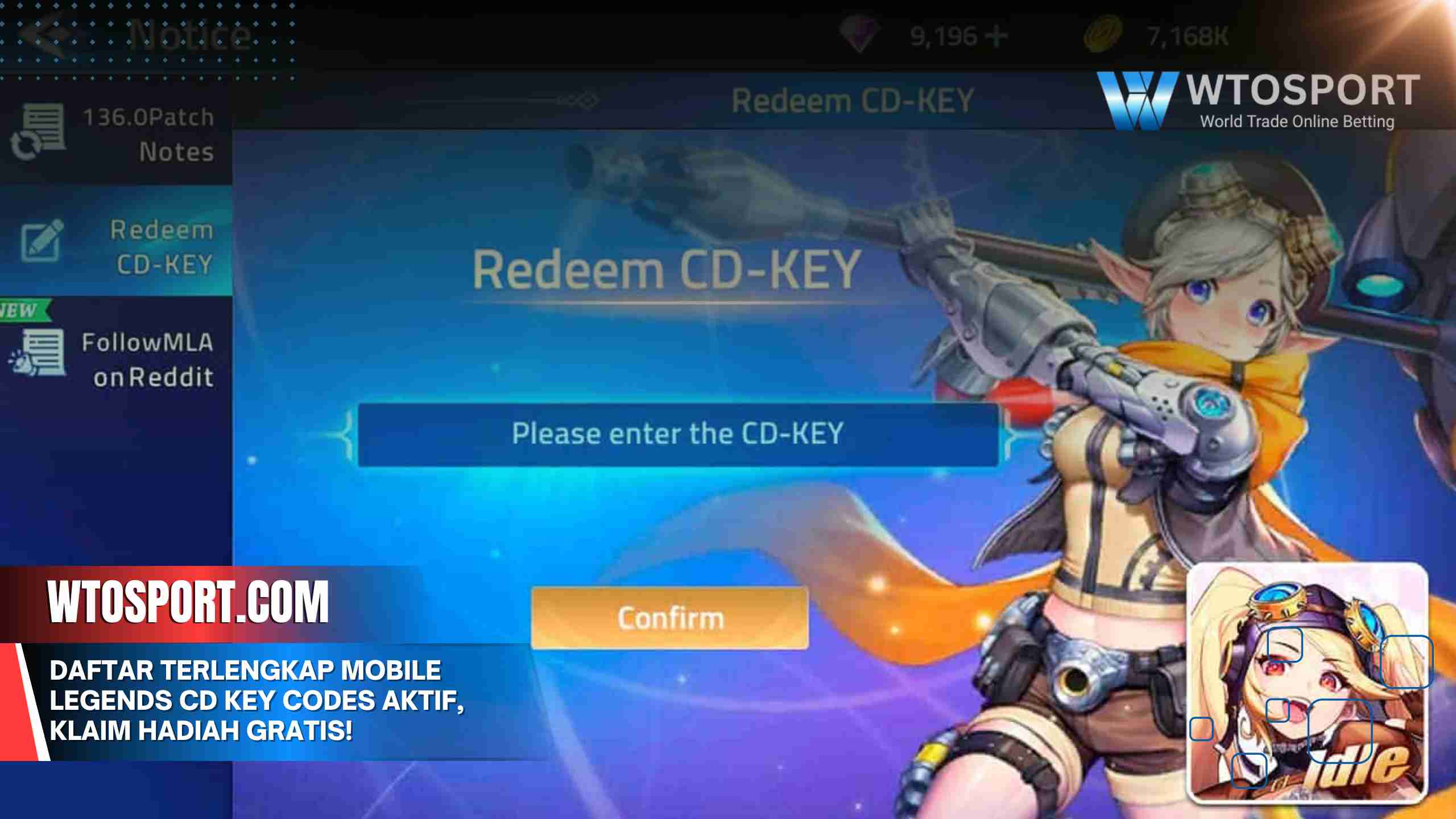Click the diamond counter showing 9,196
The height and width of the screenshot is (819, 1456).
(944, 34)
